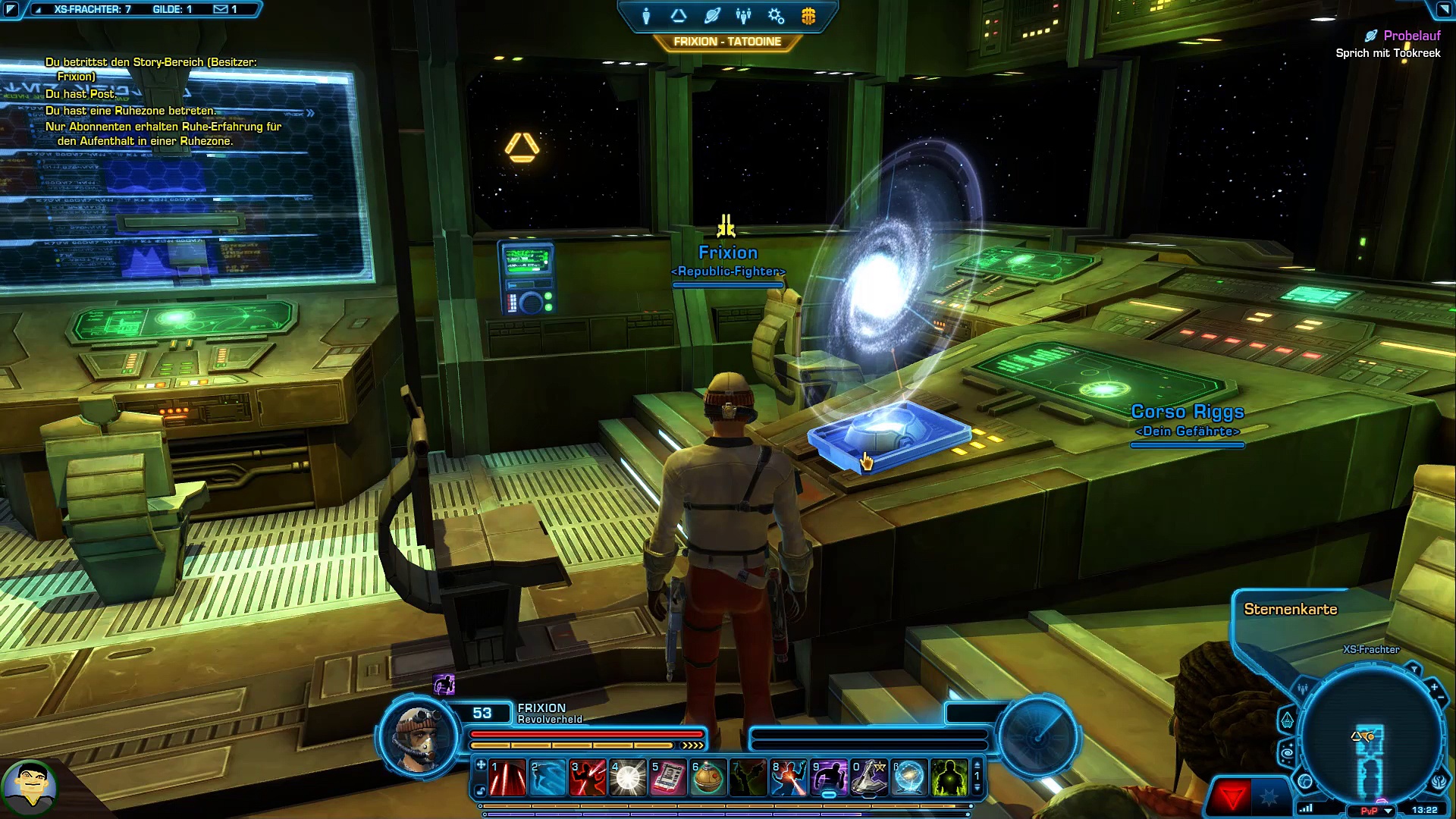Zoom in the minimap with the plus button
Image resolution: width=1456 pixels, height=819 pixels.
tap(1434, 687)
